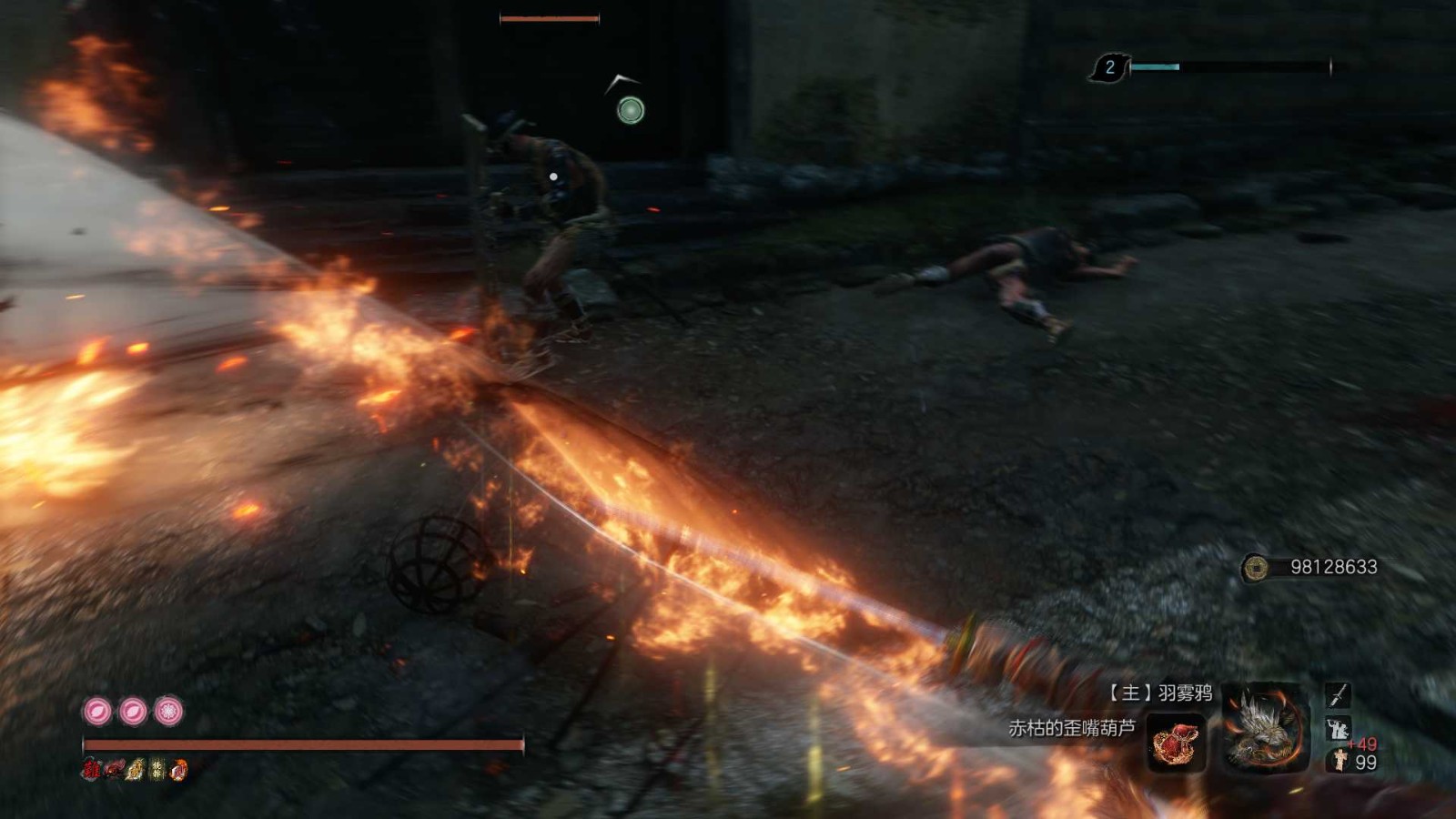1456x819 pixels.
Task: Choose the ninjutsu figure icon
Action: (1337, 728)
